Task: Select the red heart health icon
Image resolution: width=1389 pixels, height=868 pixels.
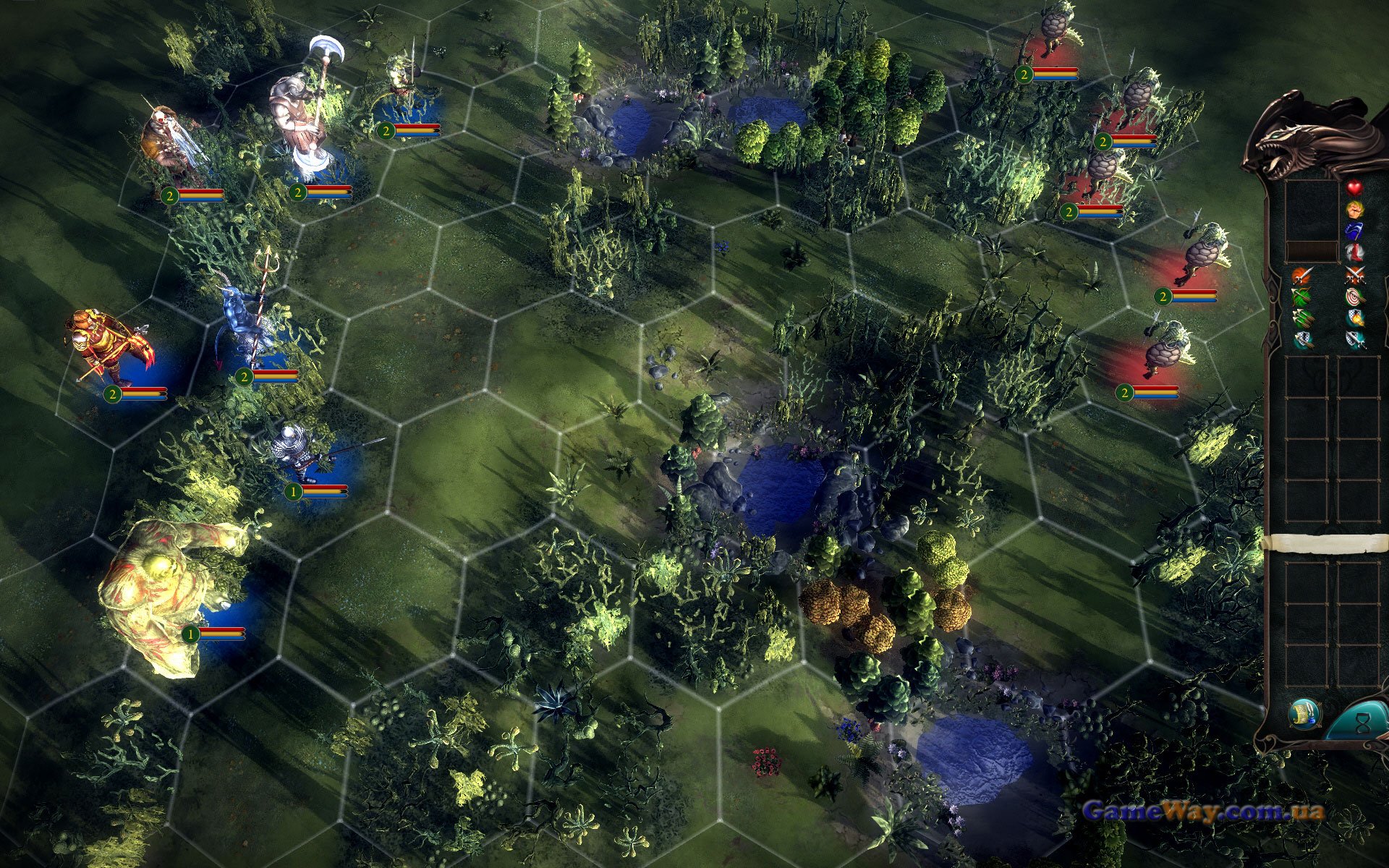Action: [1354, 187]
